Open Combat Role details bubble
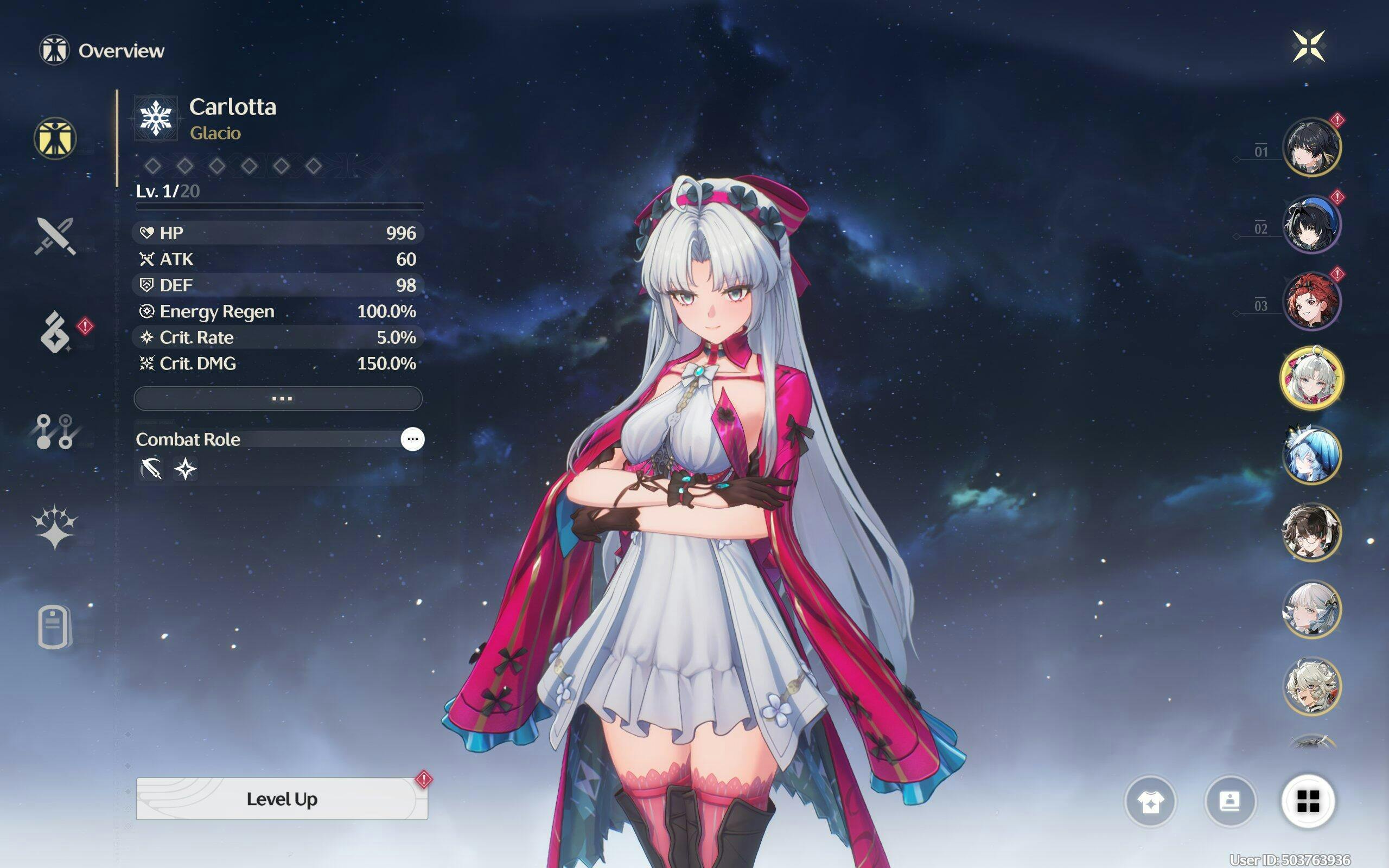The width and height of the screenshot is (1389, 868). click(412, 439)
